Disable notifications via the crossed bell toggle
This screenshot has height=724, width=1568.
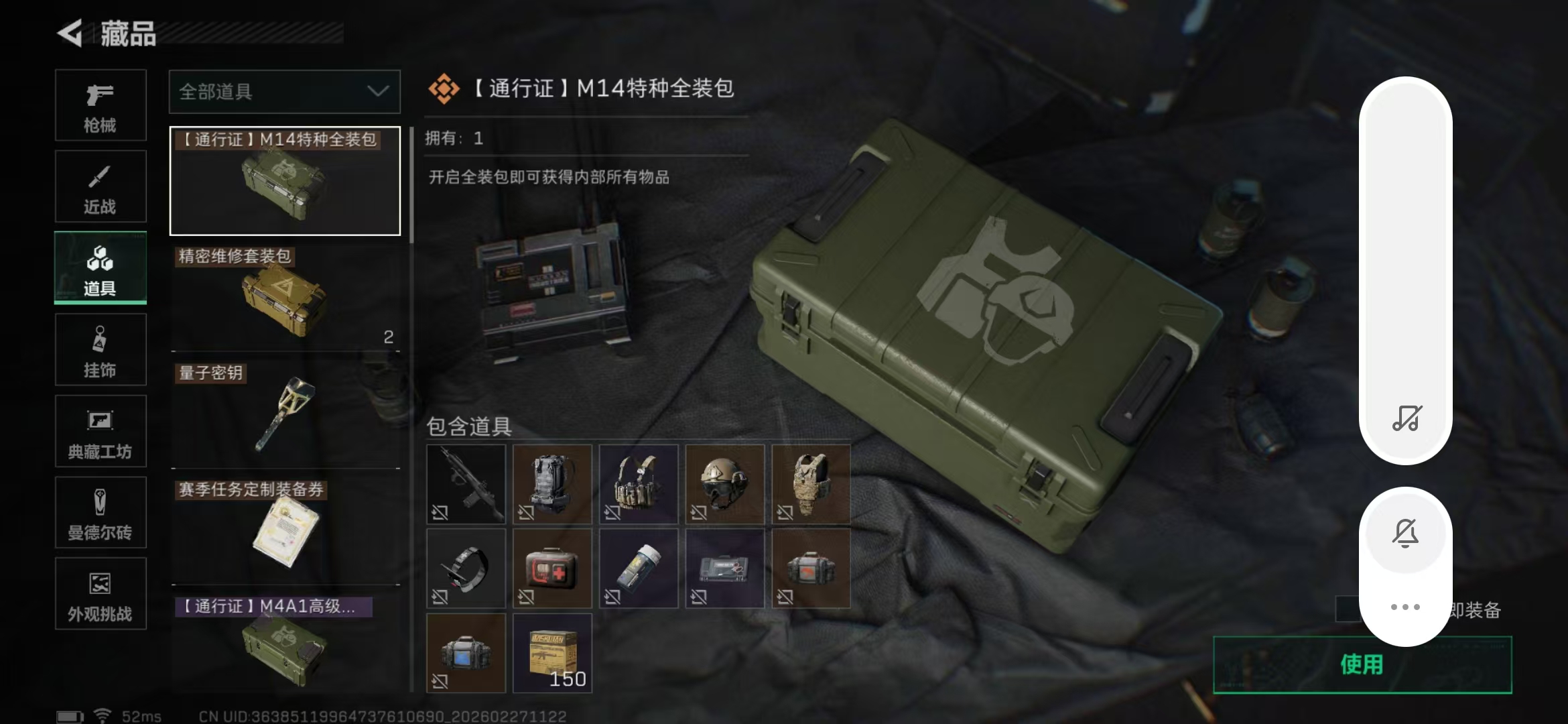[x=1405, y=533]
